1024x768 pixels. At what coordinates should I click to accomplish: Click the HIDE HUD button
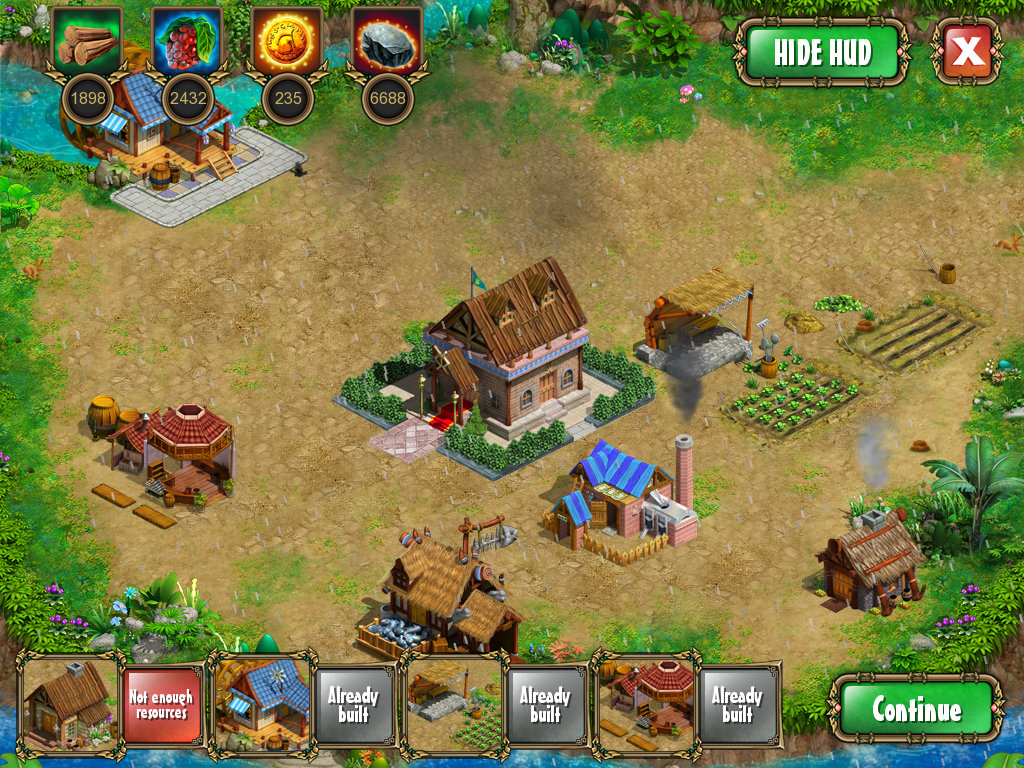(x=822, y=52)
